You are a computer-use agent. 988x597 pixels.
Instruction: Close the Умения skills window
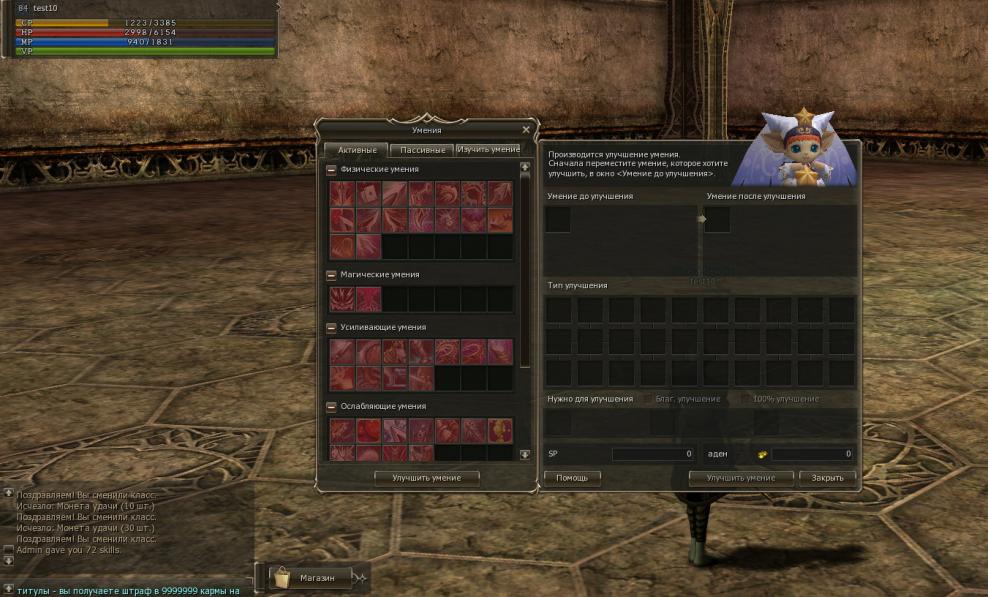(526, 130)
